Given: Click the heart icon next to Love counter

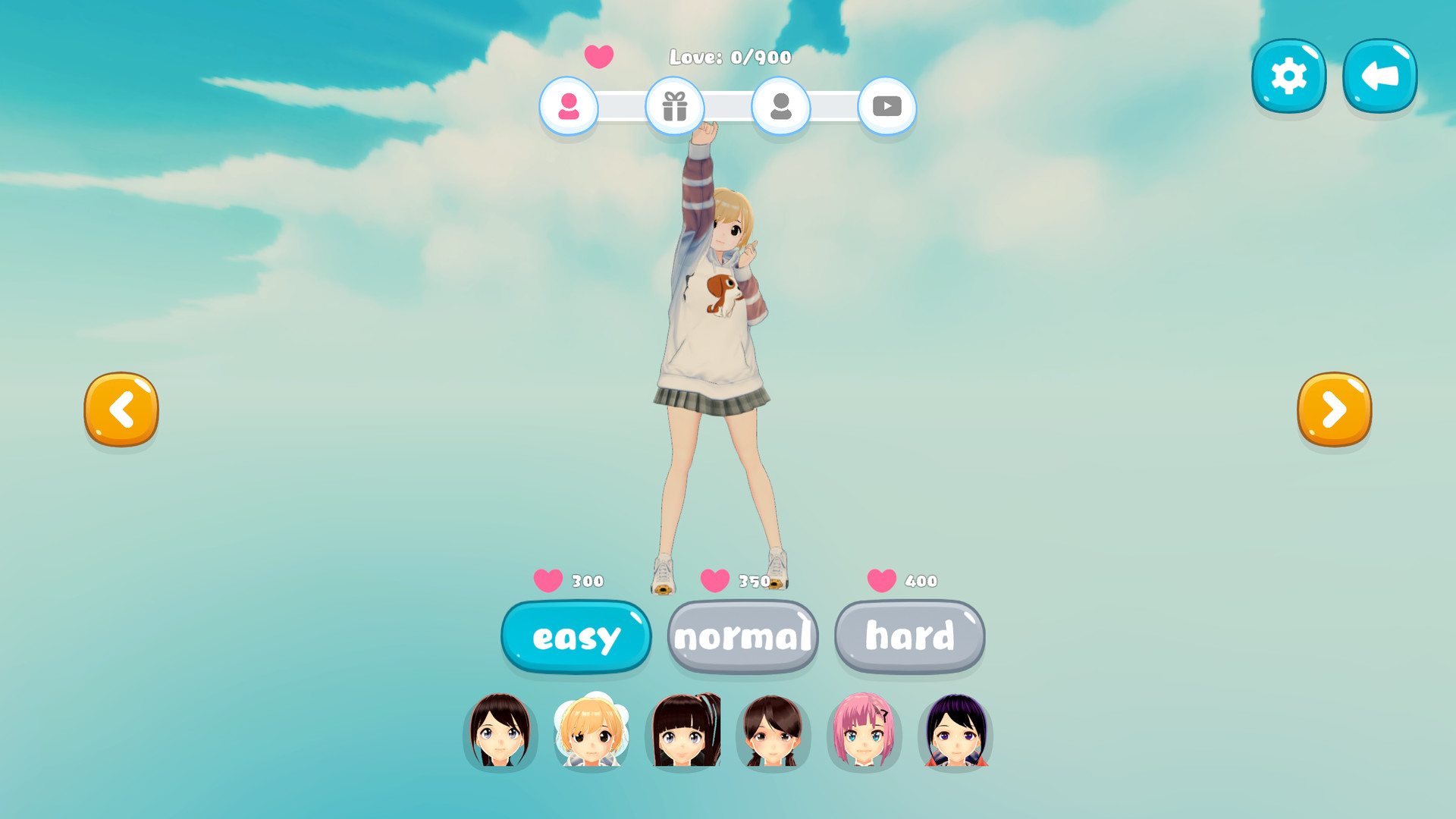Looking at the screenshot, I should click(599, 56).
